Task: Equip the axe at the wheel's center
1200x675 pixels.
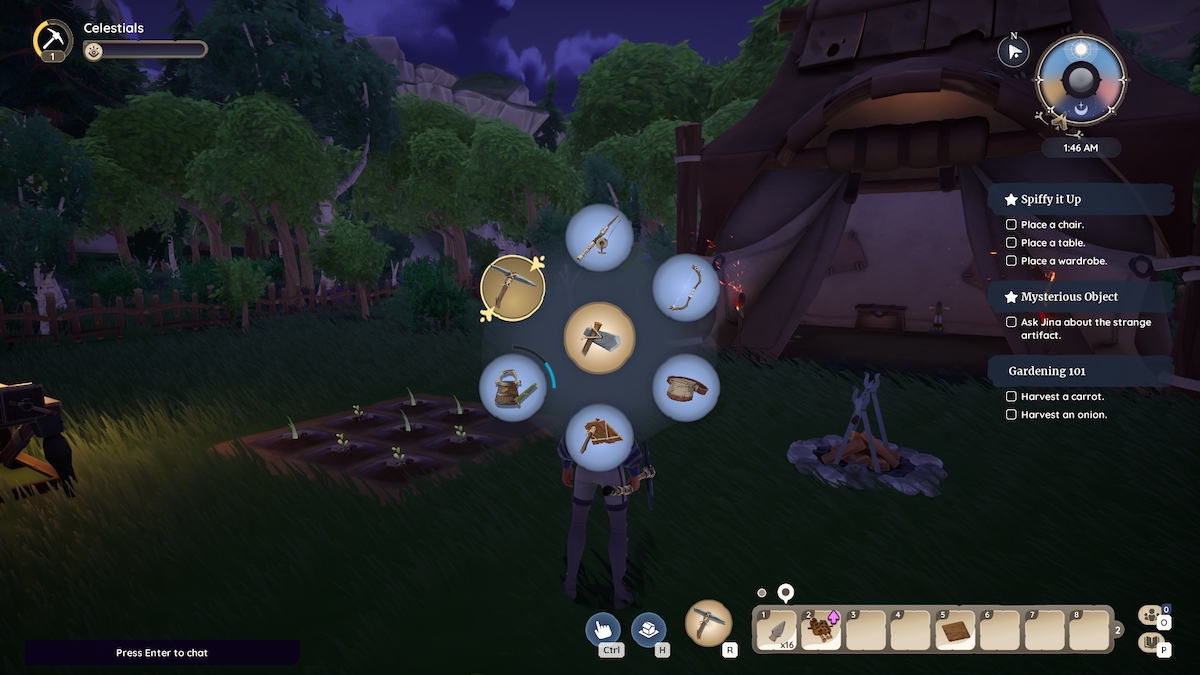Action: coord(599,337)
